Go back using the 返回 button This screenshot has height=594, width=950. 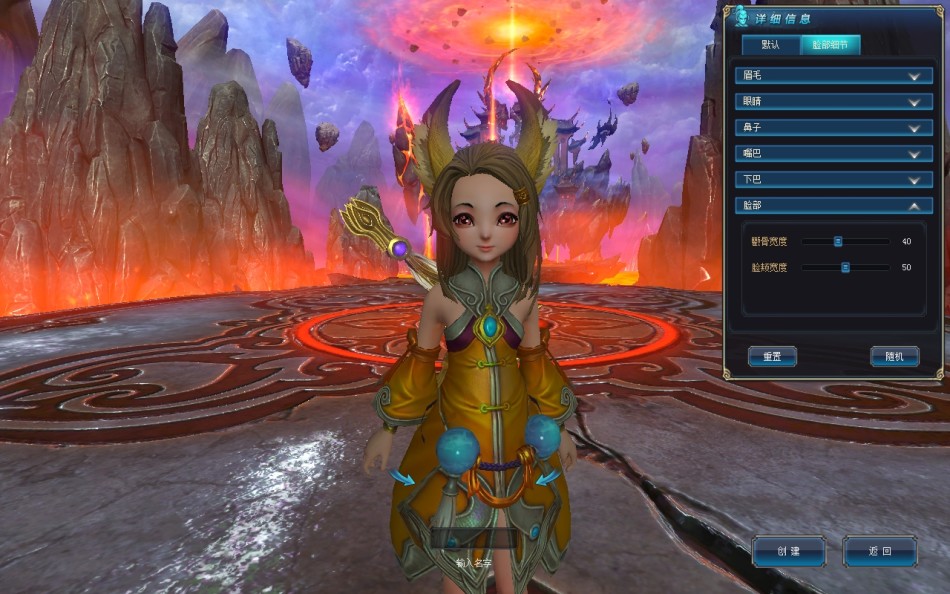(x=880, y=551)
